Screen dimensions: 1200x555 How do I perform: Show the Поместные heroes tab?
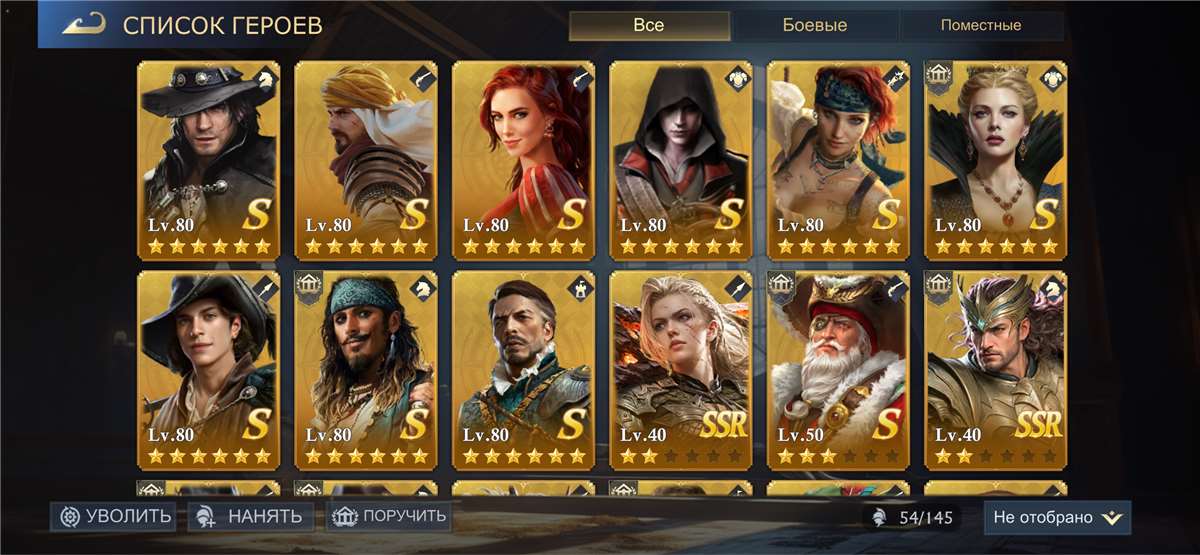pos(979,25)
